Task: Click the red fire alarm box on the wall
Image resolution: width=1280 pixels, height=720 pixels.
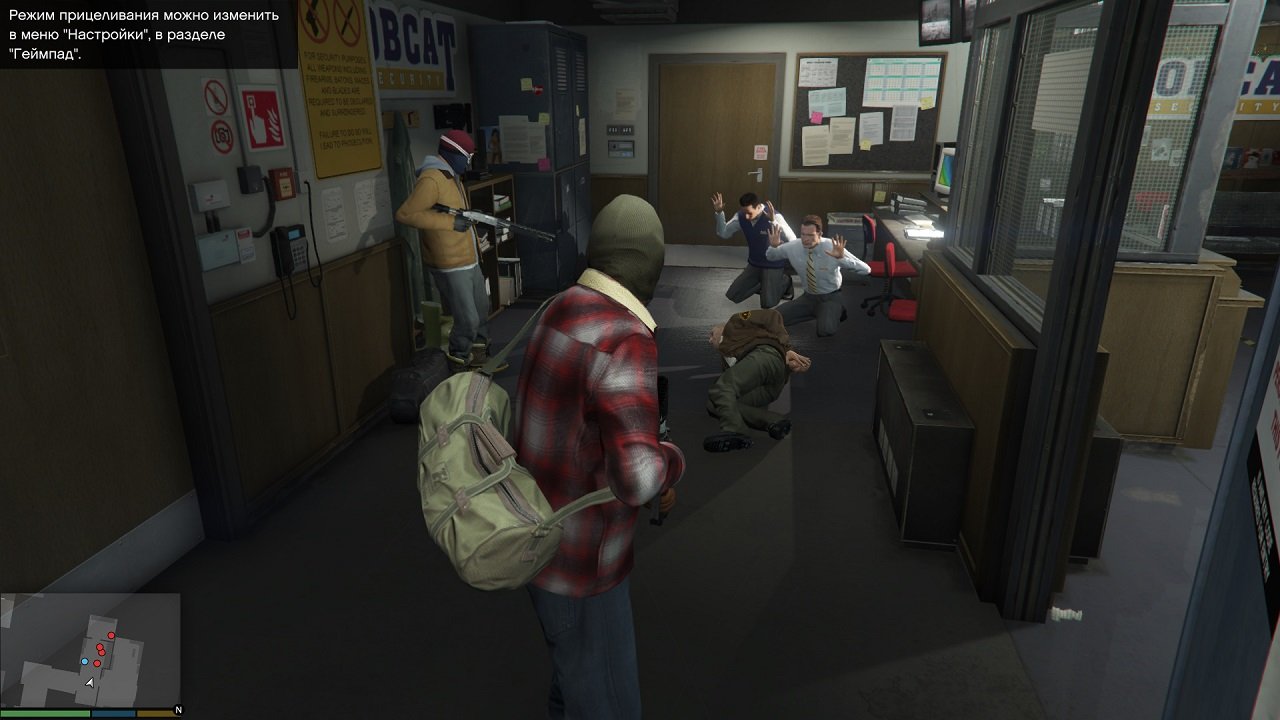Action: [284, 182]
